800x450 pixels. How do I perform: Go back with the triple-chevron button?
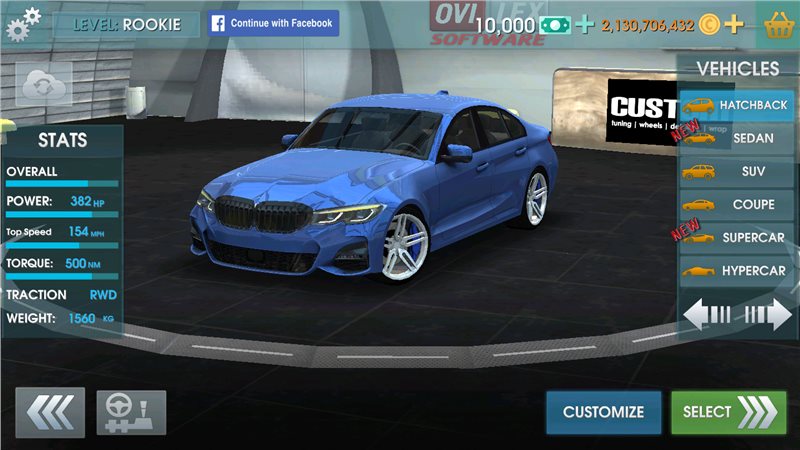[50, 412]
